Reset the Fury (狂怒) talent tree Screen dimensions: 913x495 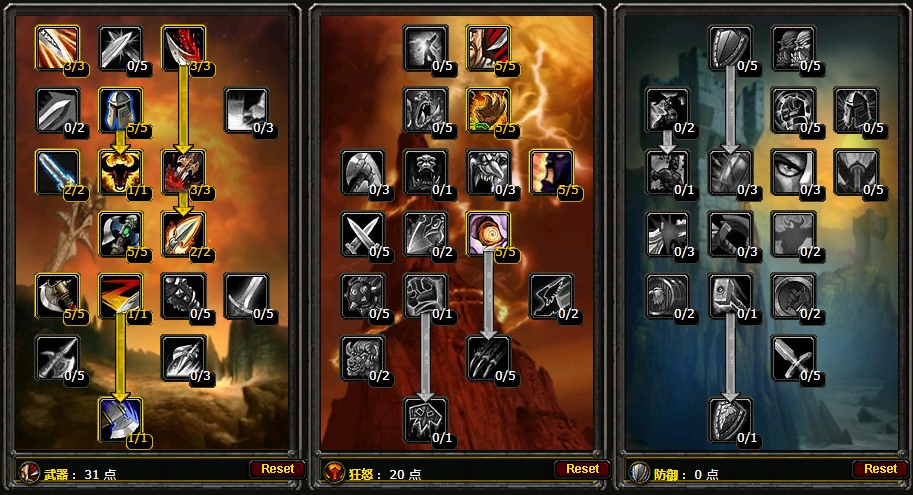click(582, 468)
